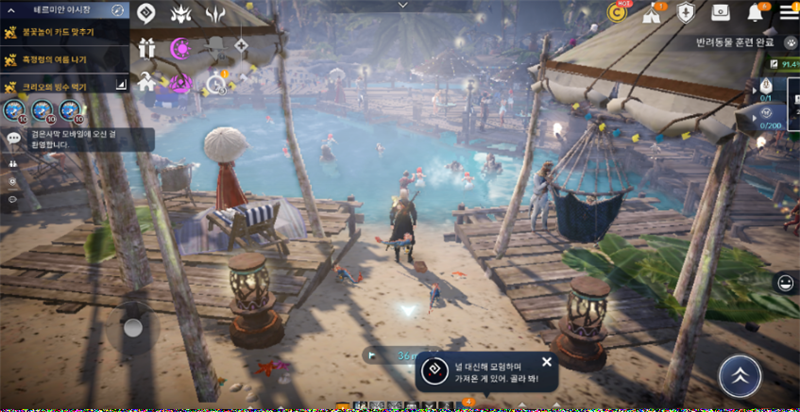The width and height of the screenshot is (800, 412).
Task: Check the bell notifications icon
Action: (755, 13)
